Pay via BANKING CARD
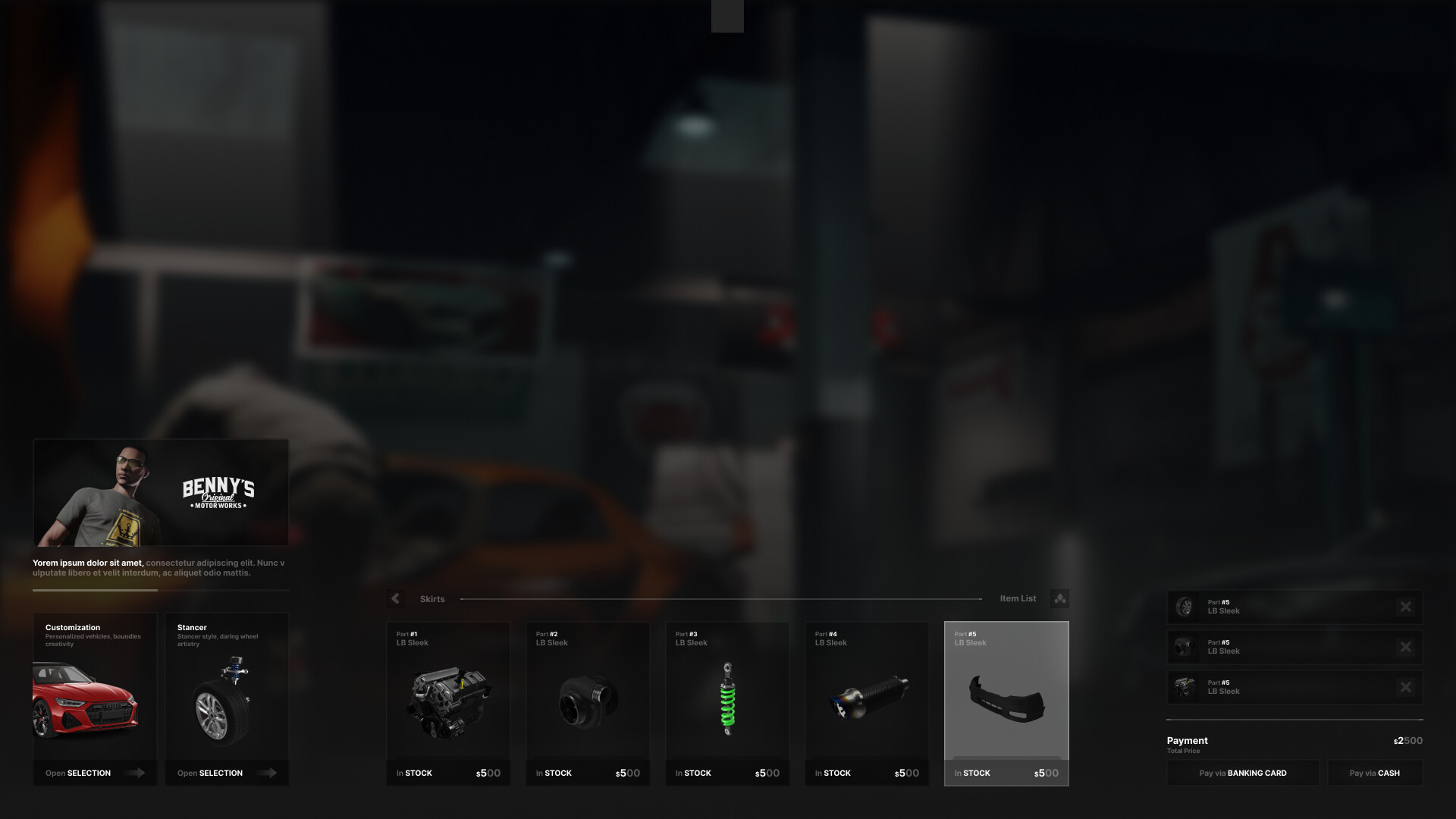This screenshot has height=819, width=1456. coord(1243,773)
